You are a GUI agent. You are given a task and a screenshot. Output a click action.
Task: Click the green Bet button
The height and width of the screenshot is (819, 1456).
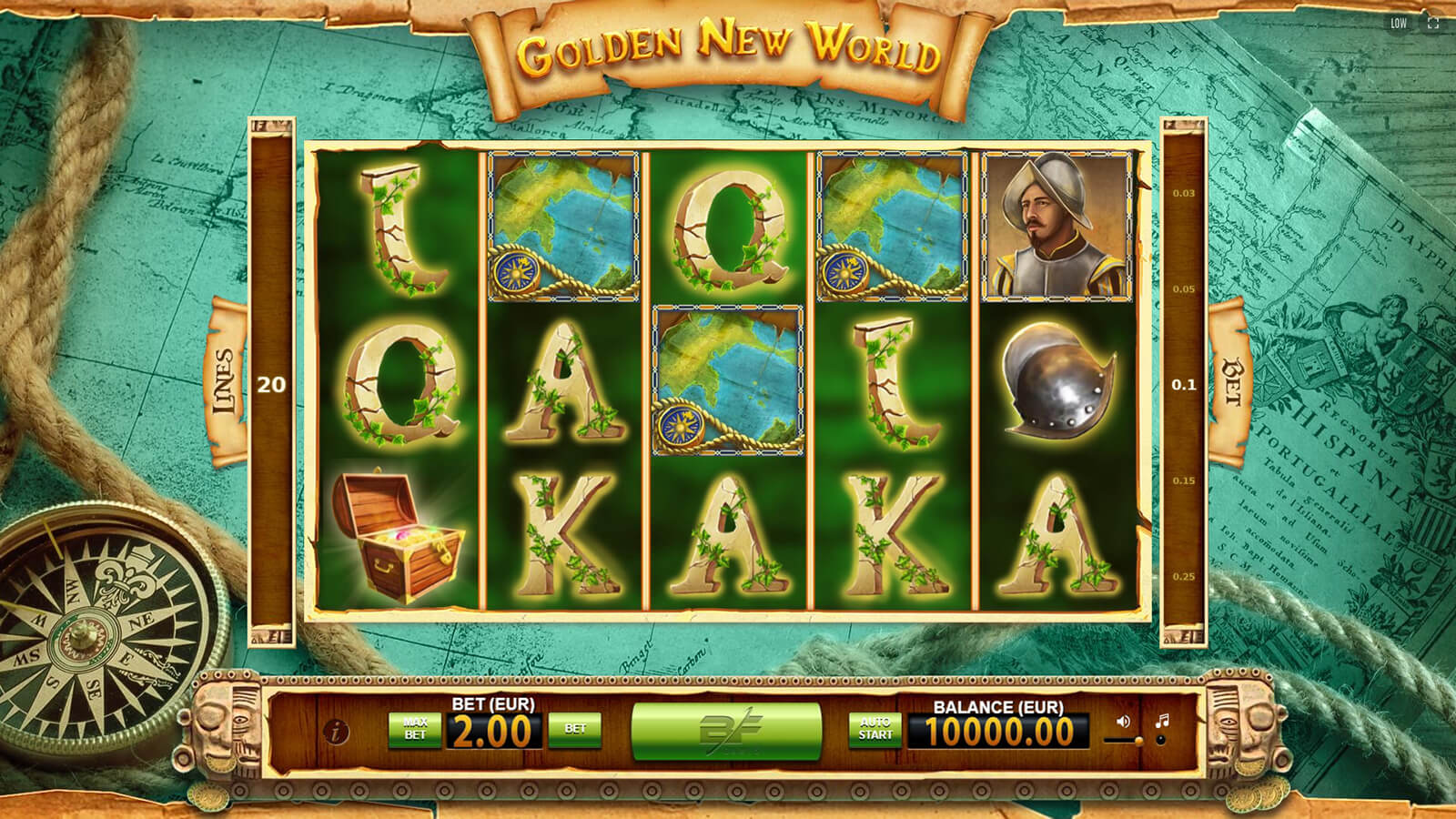point(575,730)
